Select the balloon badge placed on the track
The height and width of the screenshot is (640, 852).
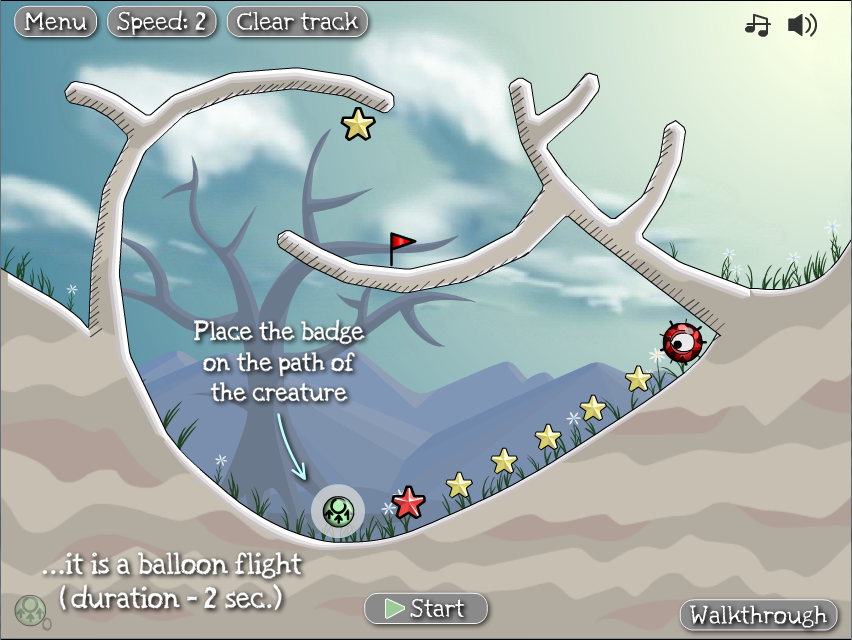click(338, 511)
